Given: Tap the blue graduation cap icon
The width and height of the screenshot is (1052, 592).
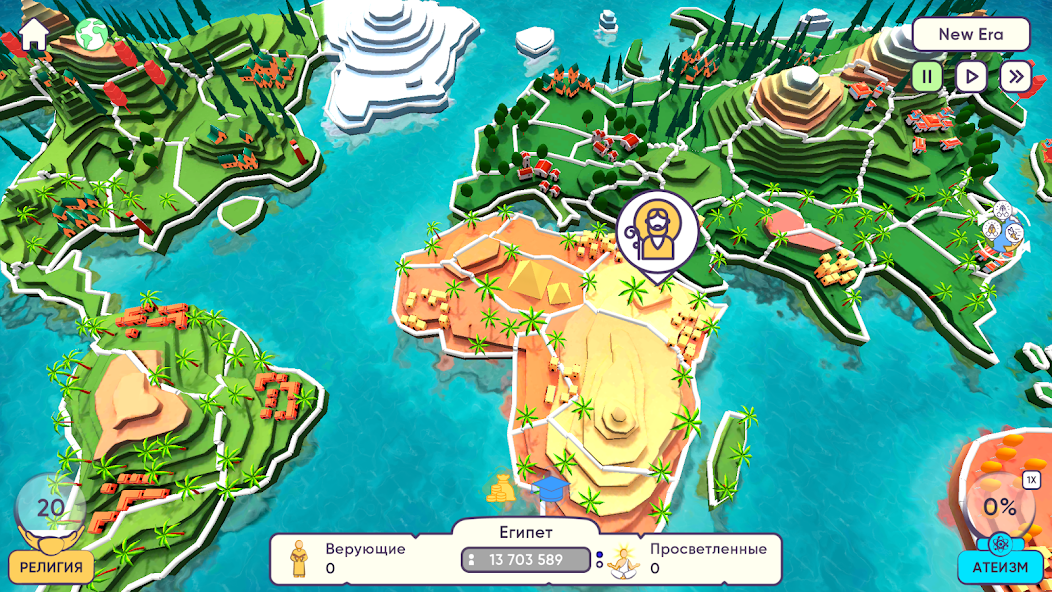Looking at the screenshot, I should (549, 488).
